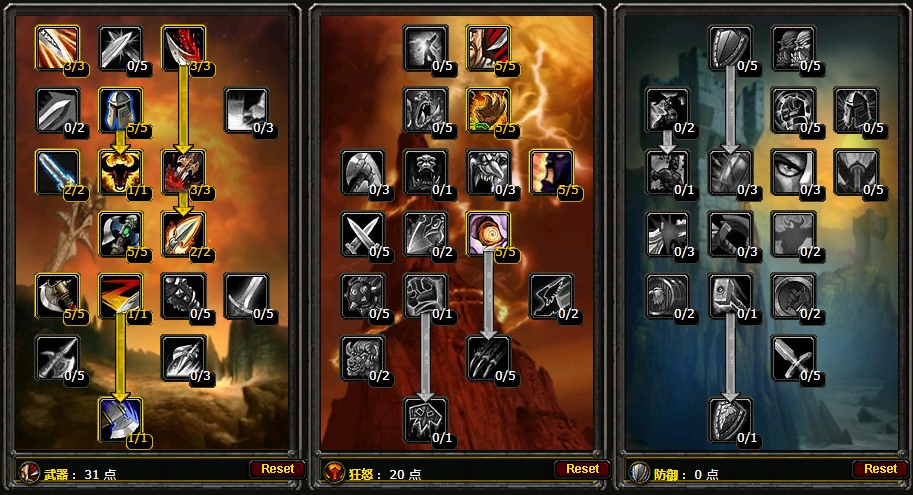The width and height of the screenshot is (913, 495).
Task: Select the bloody red blade talent at 3/3
Action: 183,47
